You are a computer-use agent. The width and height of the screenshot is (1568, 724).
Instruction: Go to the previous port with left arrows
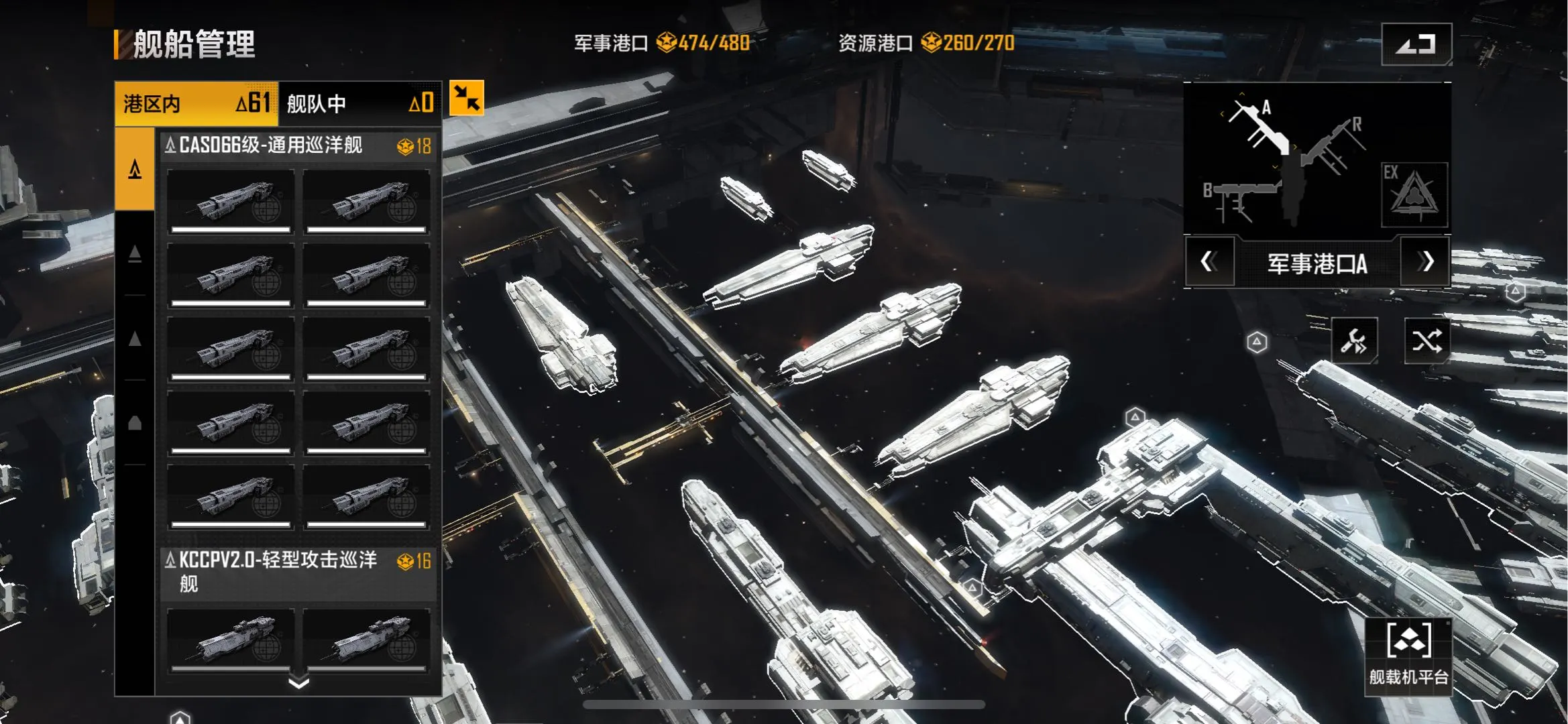click(1209, 262)
